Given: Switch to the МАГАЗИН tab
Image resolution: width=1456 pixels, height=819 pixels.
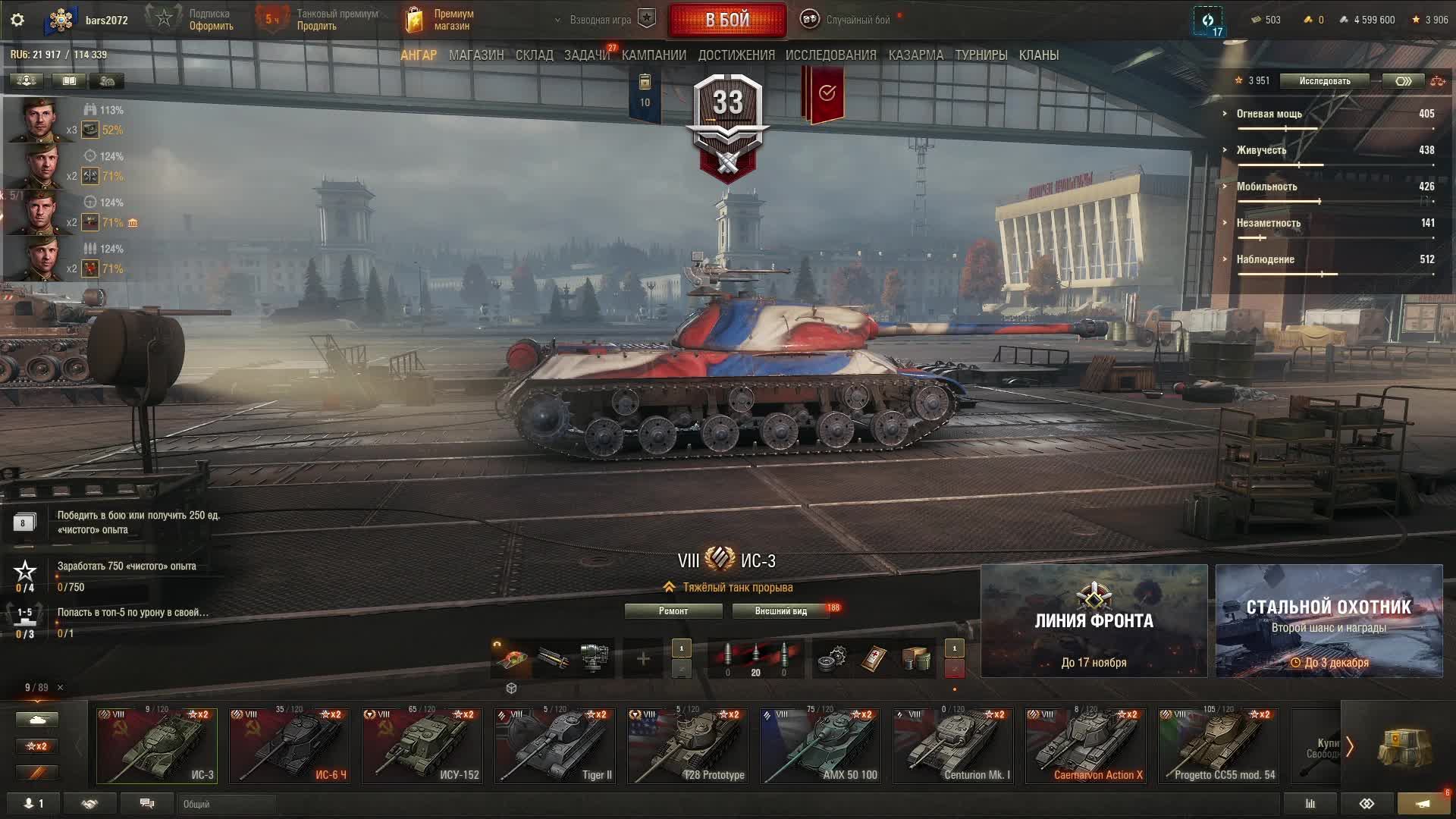Looking at the screenshot, I should [475, 55].
